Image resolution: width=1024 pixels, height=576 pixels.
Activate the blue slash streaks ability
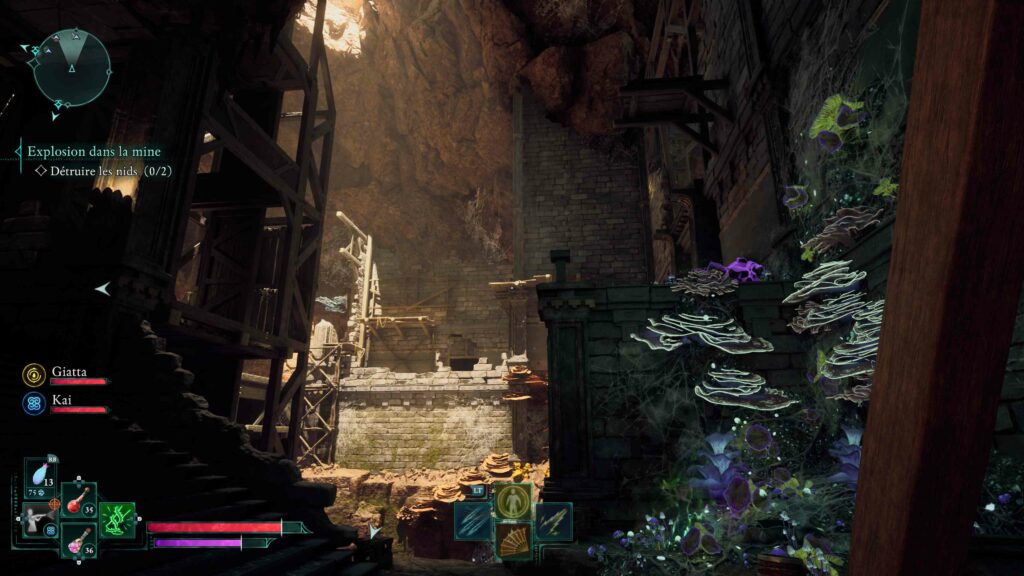(473, 520)
